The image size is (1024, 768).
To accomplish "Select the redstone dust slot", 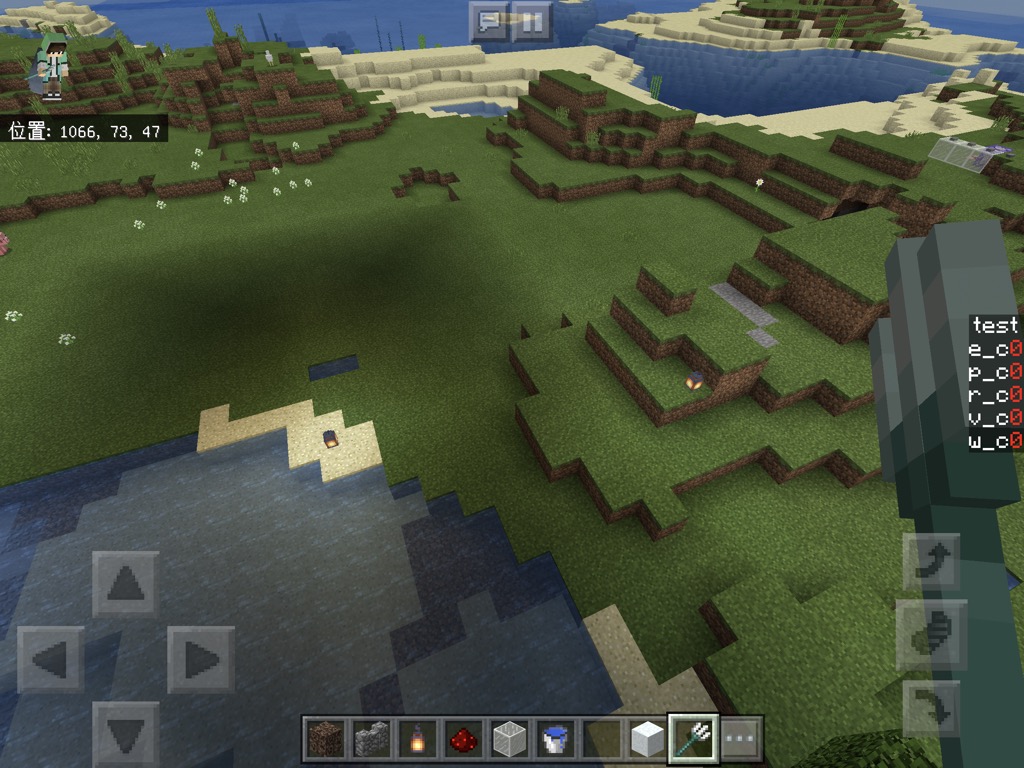I will coord(463,739).
